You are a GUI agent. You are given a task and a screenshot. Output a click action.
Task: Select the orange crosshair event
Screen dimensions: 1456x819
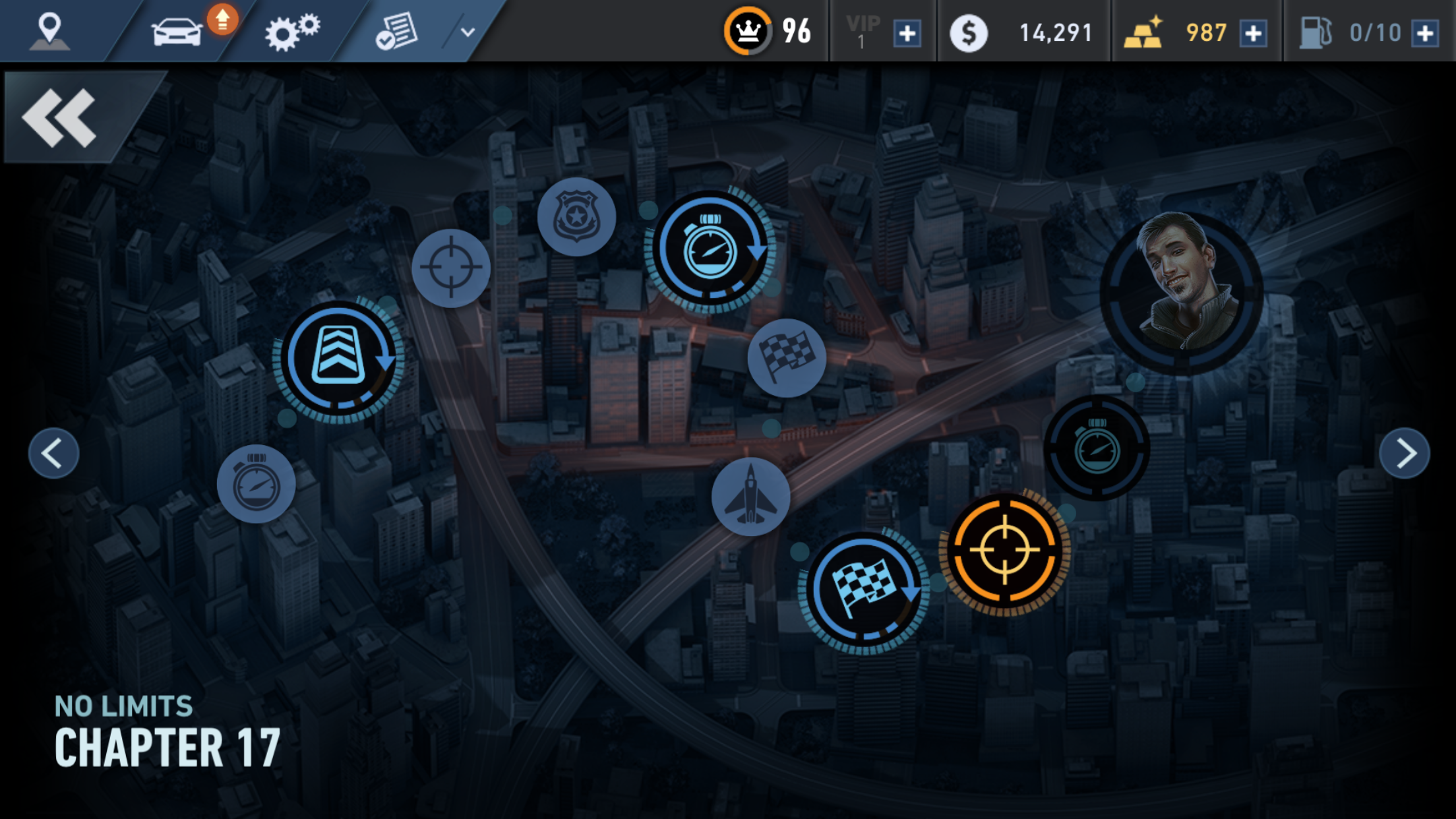pos(1004,551)
